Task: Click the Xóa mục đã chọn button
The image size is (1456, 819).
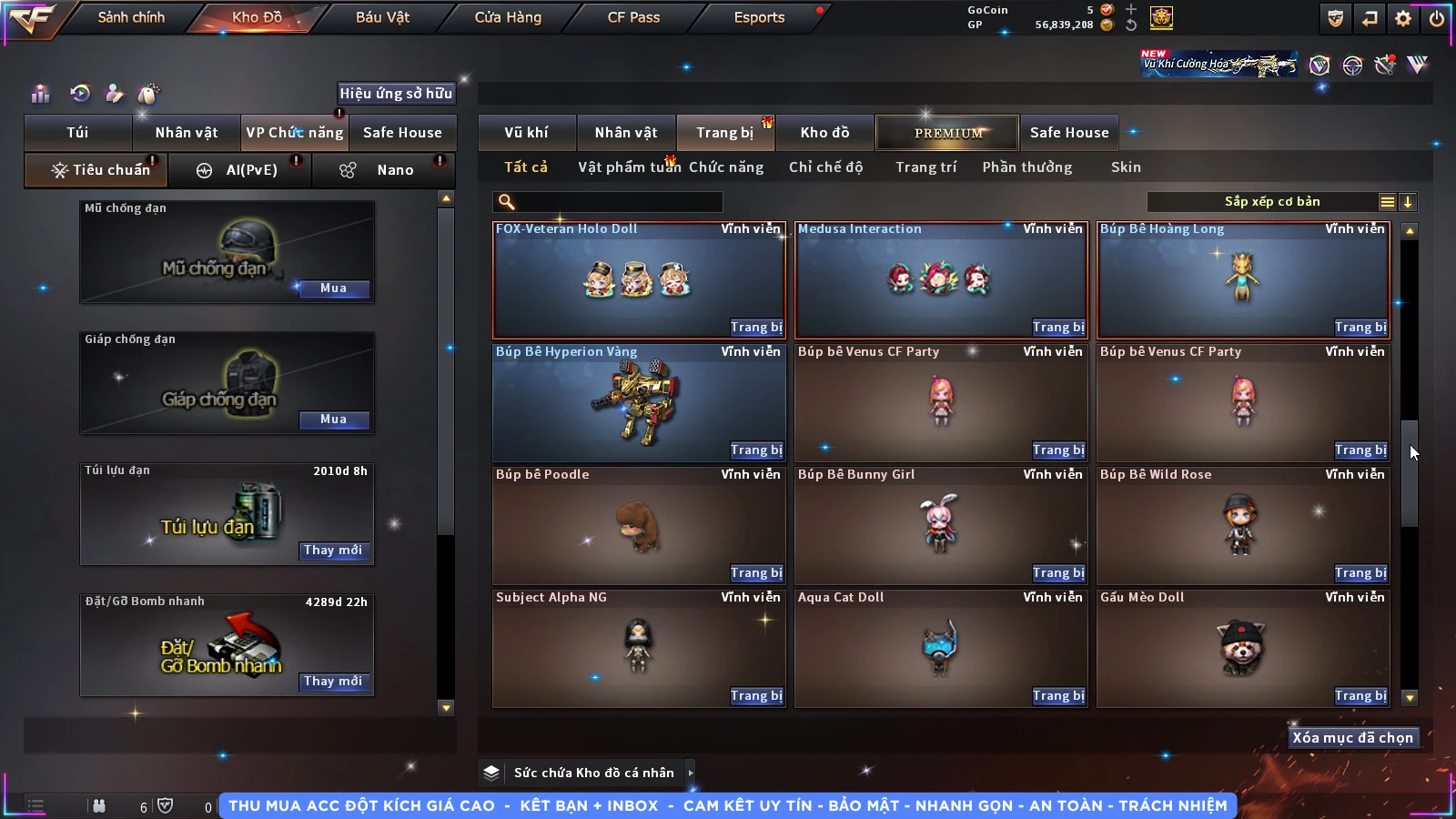Action: (x=1352, y=738)
